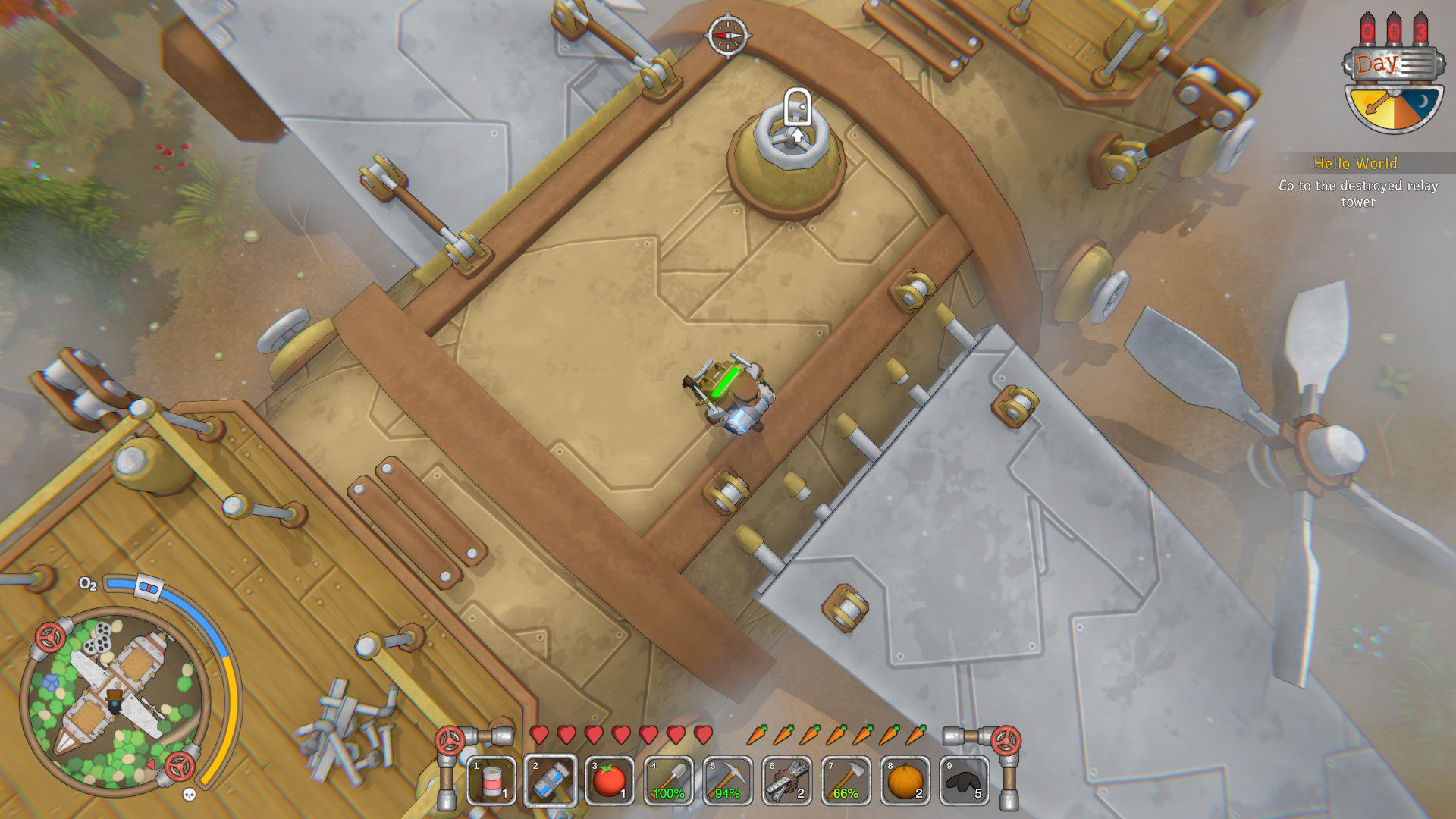Equip the shovel from the hotbar
1456x819 pixels.
669,780
